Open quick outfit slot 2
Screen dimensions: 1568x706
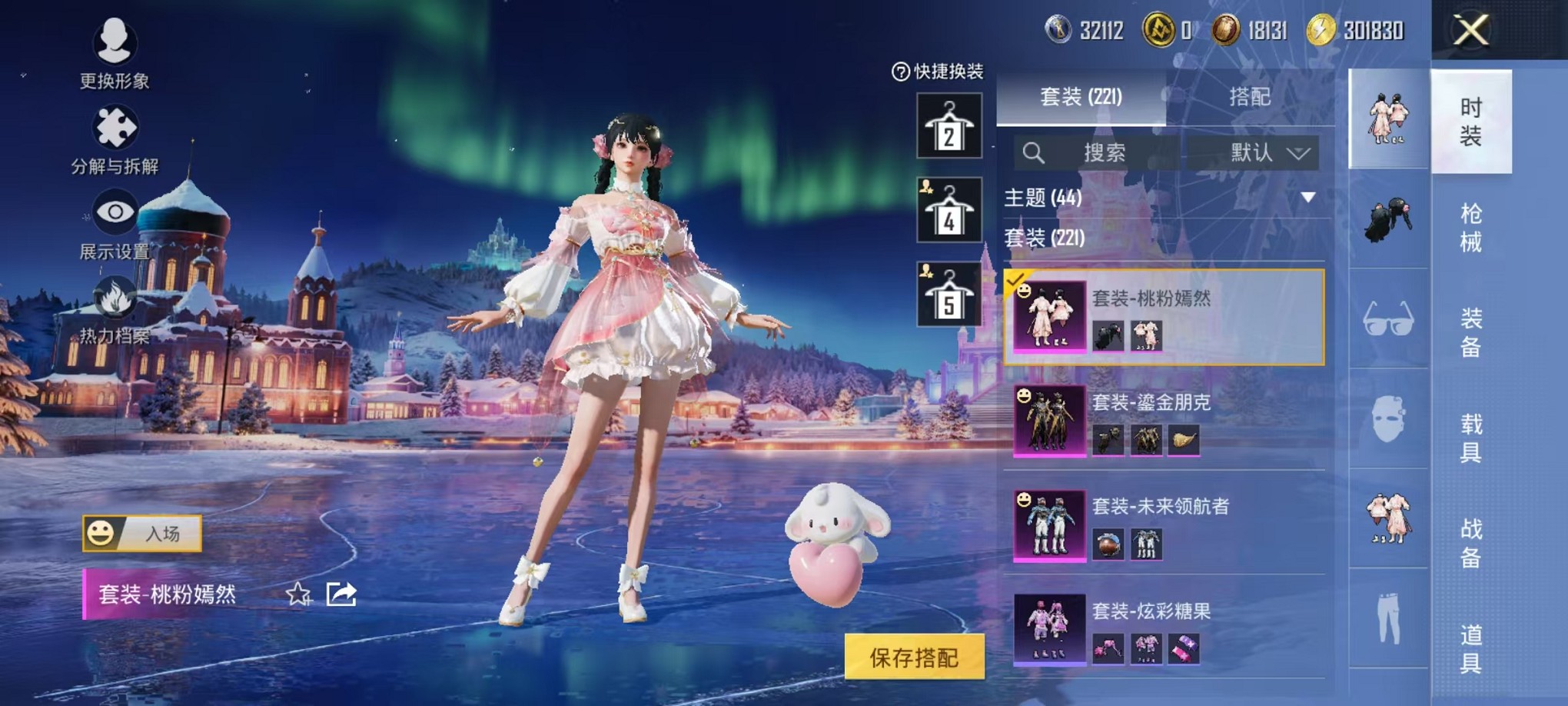[x=951, y=125]
